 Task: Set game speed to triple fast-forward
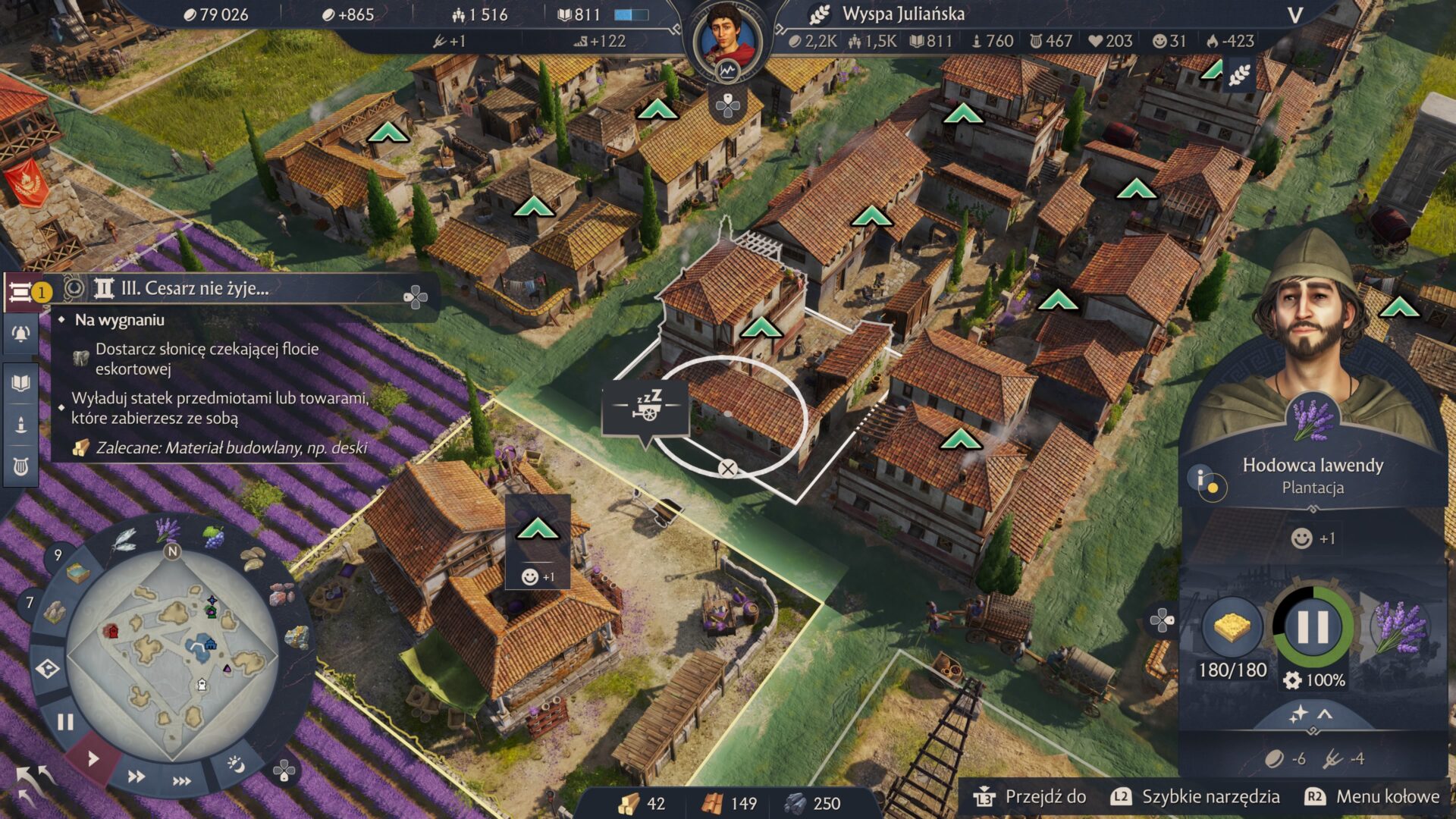pos(182,781)
